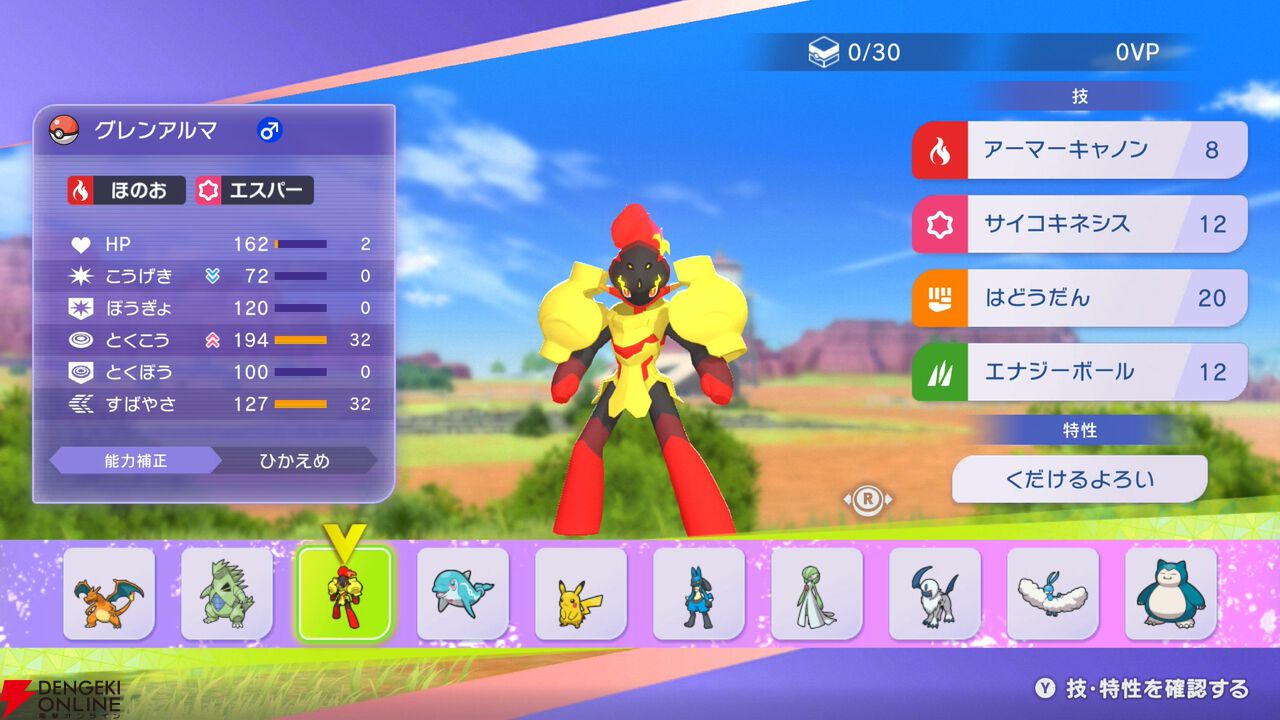Select the Lucario thumbnail in the party bar
The width and height of the screenshot is (1280, 720).
click(x=697, y=594)
